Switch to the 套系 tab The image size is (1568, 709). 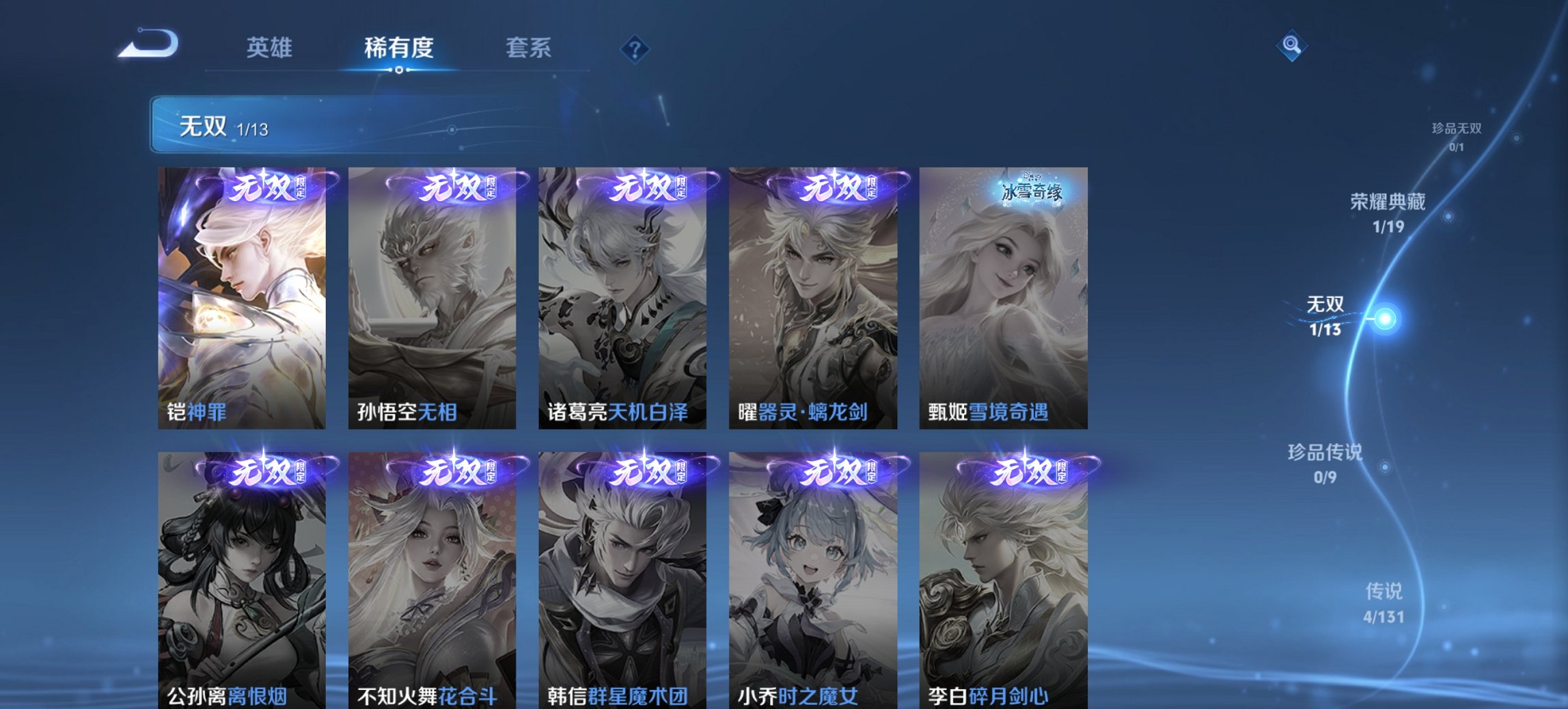click(529, 48)
